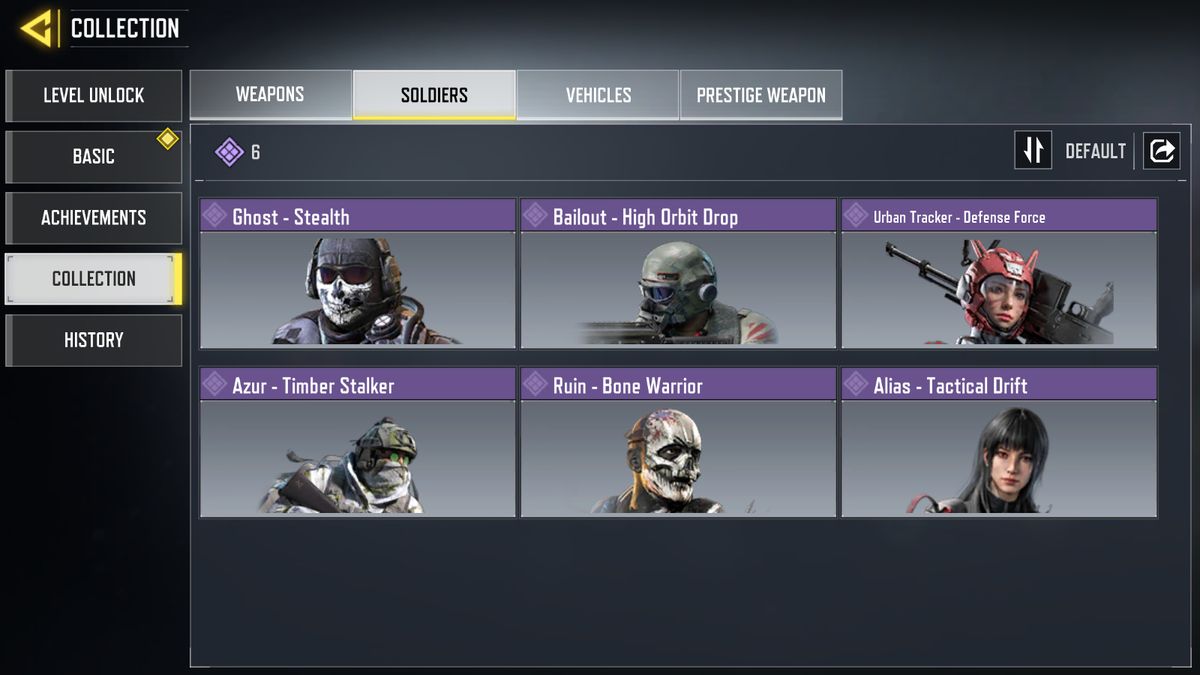The height and width of the screenshot is (675, 1200).
Task: Open the Alias - Tactical Drift card
Action: pyautogui.click(x=999, y=443)
